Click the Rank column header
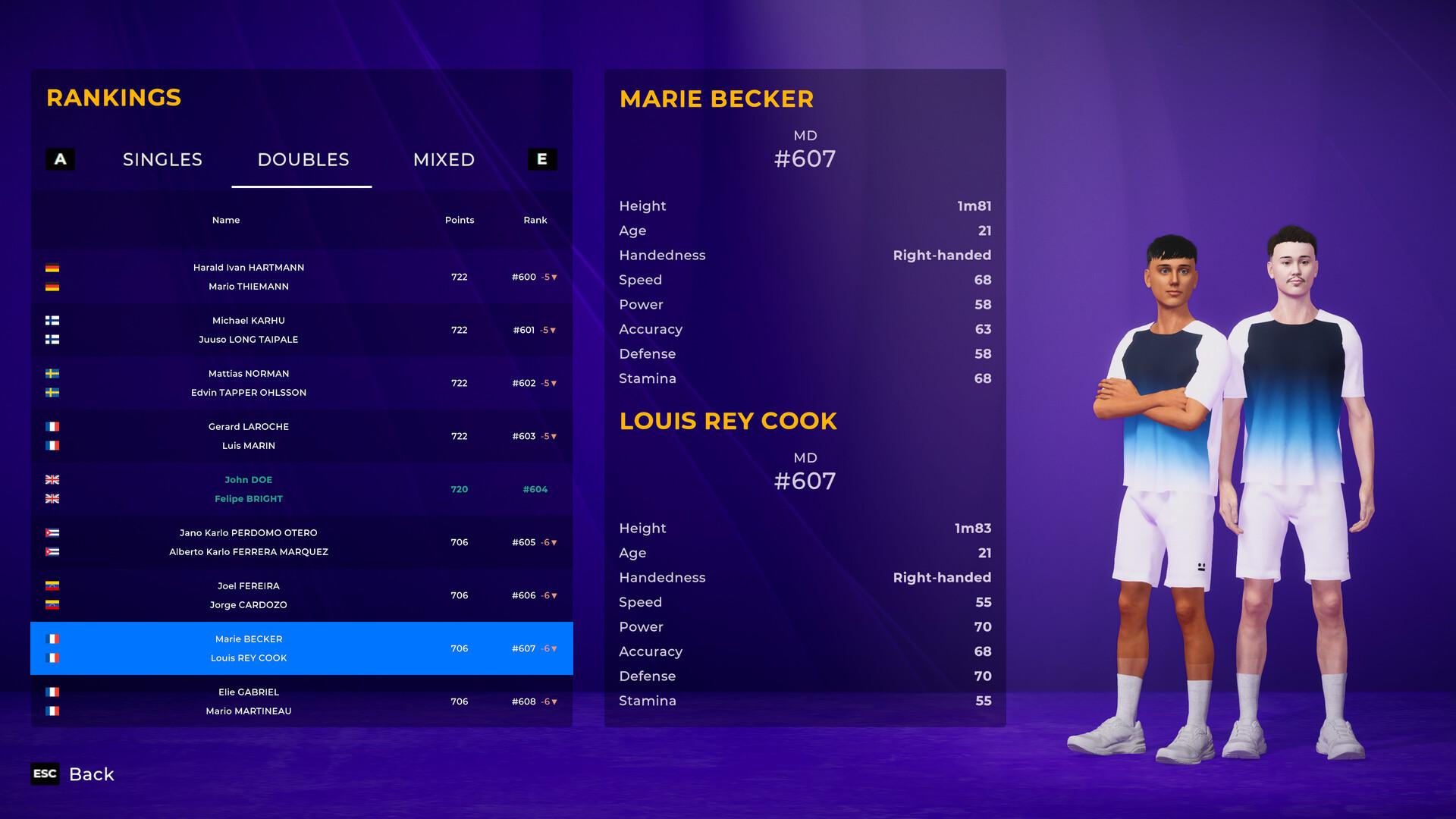This screenshot has height=819, width=1456. (535, 220)
